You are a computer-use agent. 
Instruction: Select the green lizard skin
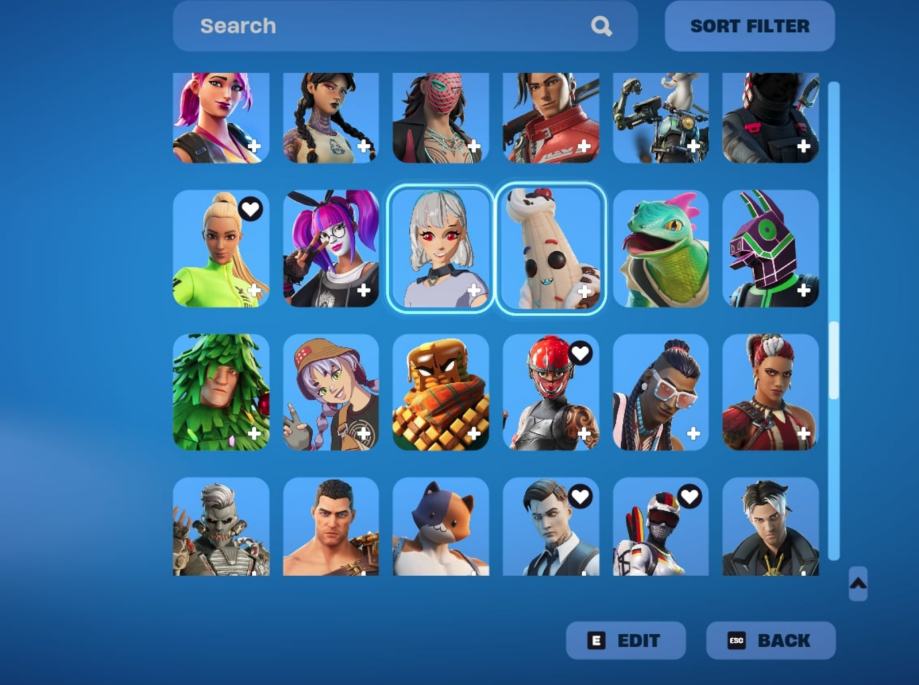coord(661,249)
